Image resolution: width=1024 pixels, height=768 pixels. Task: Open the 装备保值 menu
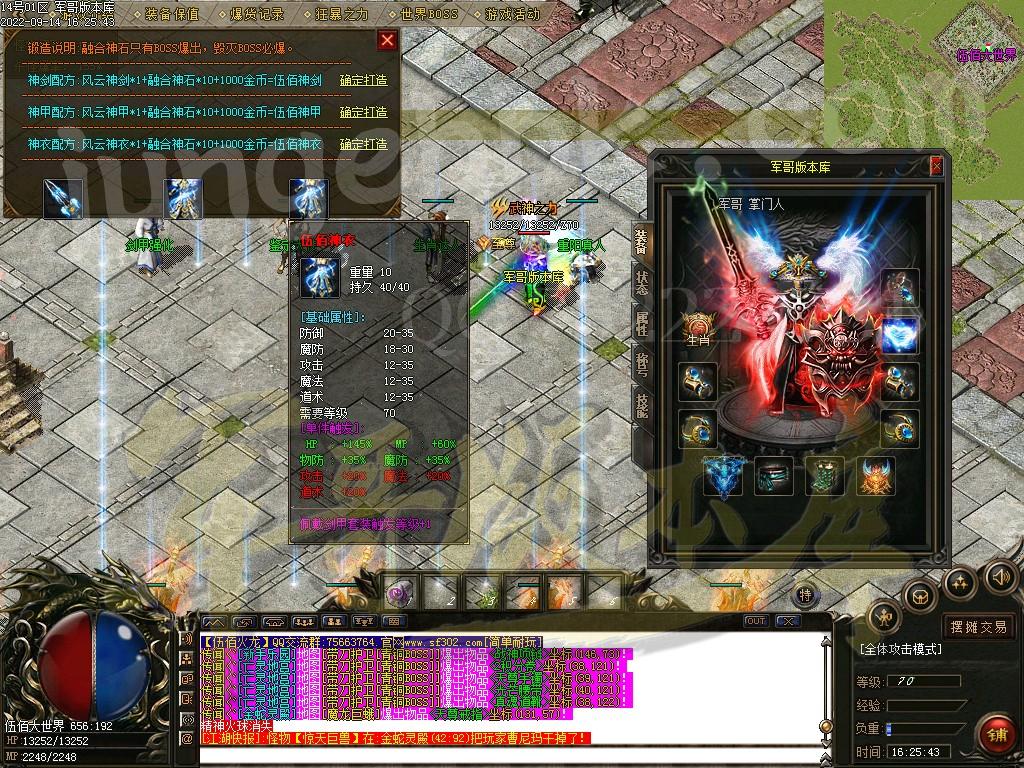[171, 15]
